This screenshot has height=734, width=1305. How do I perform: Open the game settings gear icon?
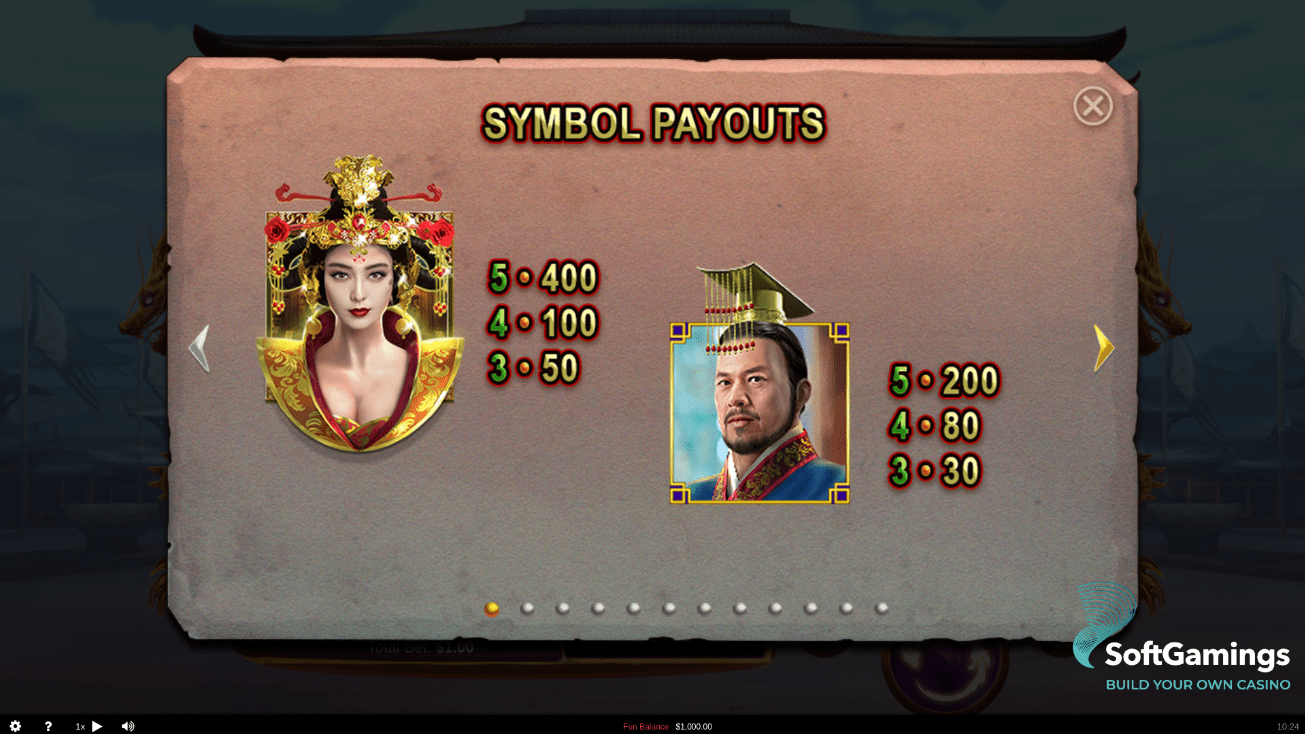(x=15, y=726)
